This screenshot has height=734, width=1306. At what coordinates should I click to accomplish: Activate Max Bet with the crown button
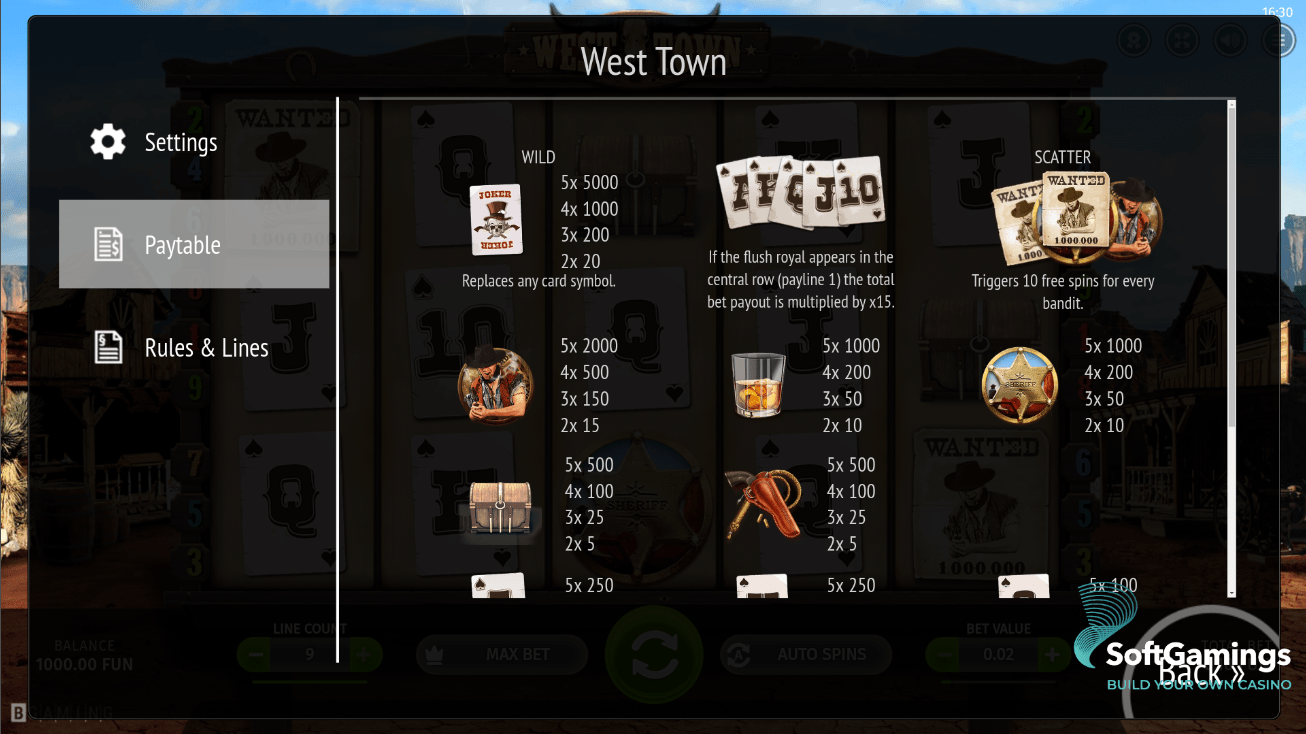pos(502,655)
